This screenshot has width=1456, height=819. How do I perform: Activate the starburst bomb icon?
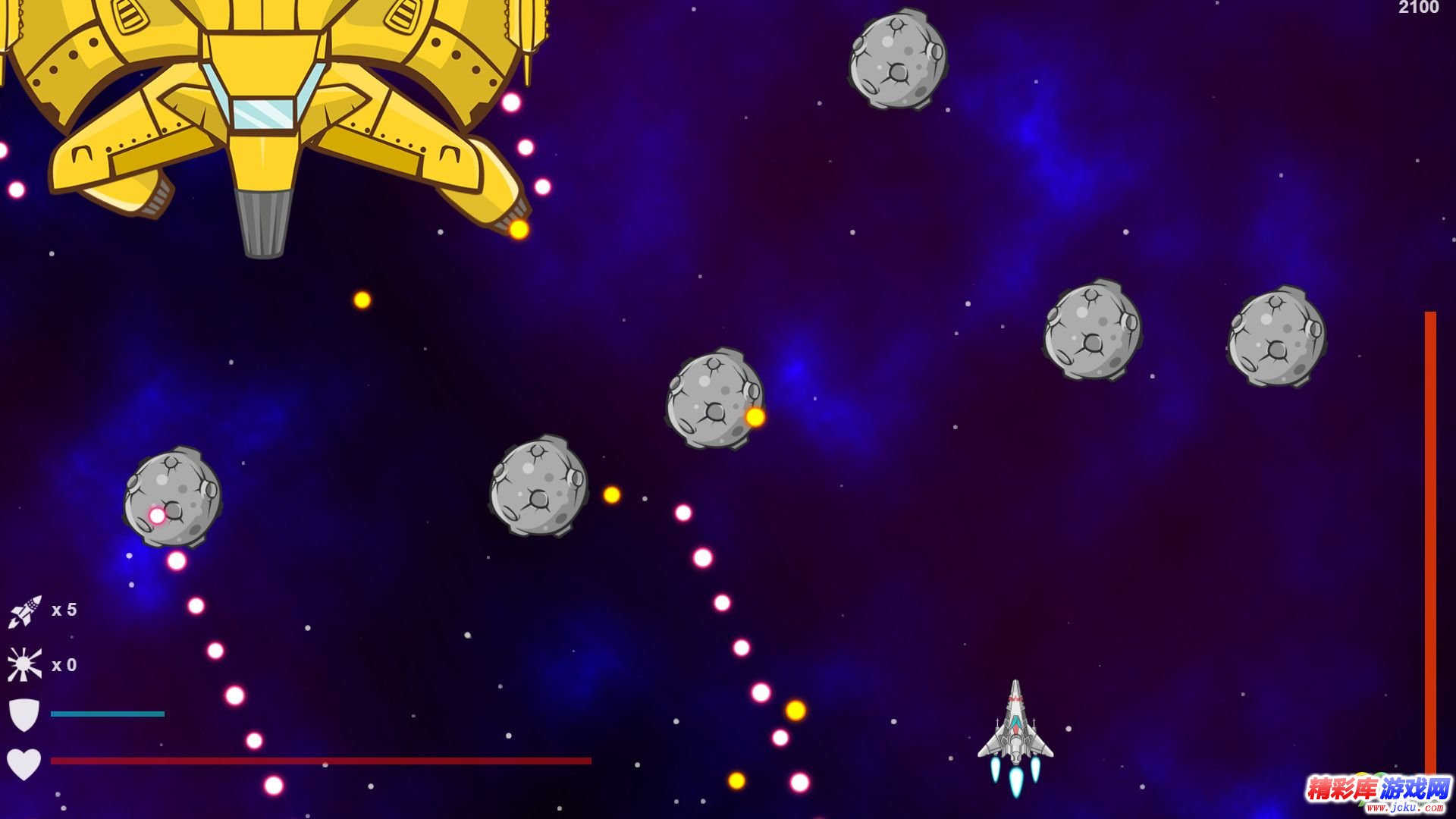[24, 665]
